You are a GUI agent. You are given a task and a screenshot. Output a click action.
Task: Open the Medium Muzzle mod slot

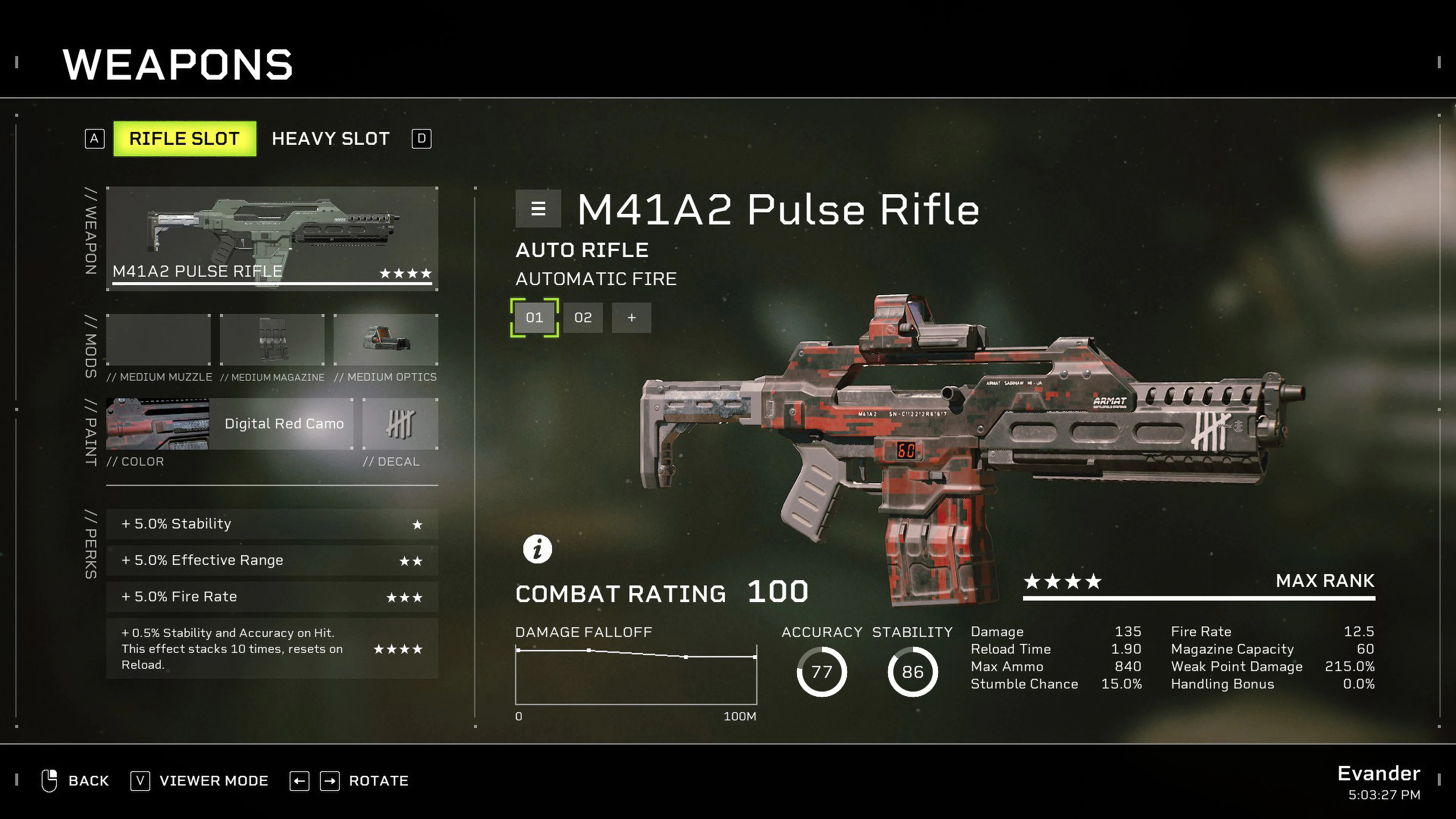158,340
